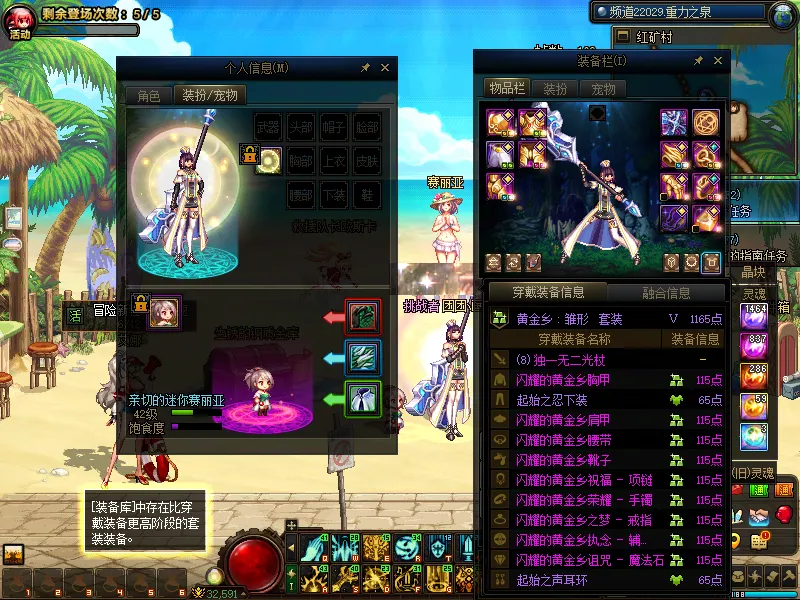800x600 pixels.
Task: Switch to the 角色 character tab
Action: click(x=149, y=96)
